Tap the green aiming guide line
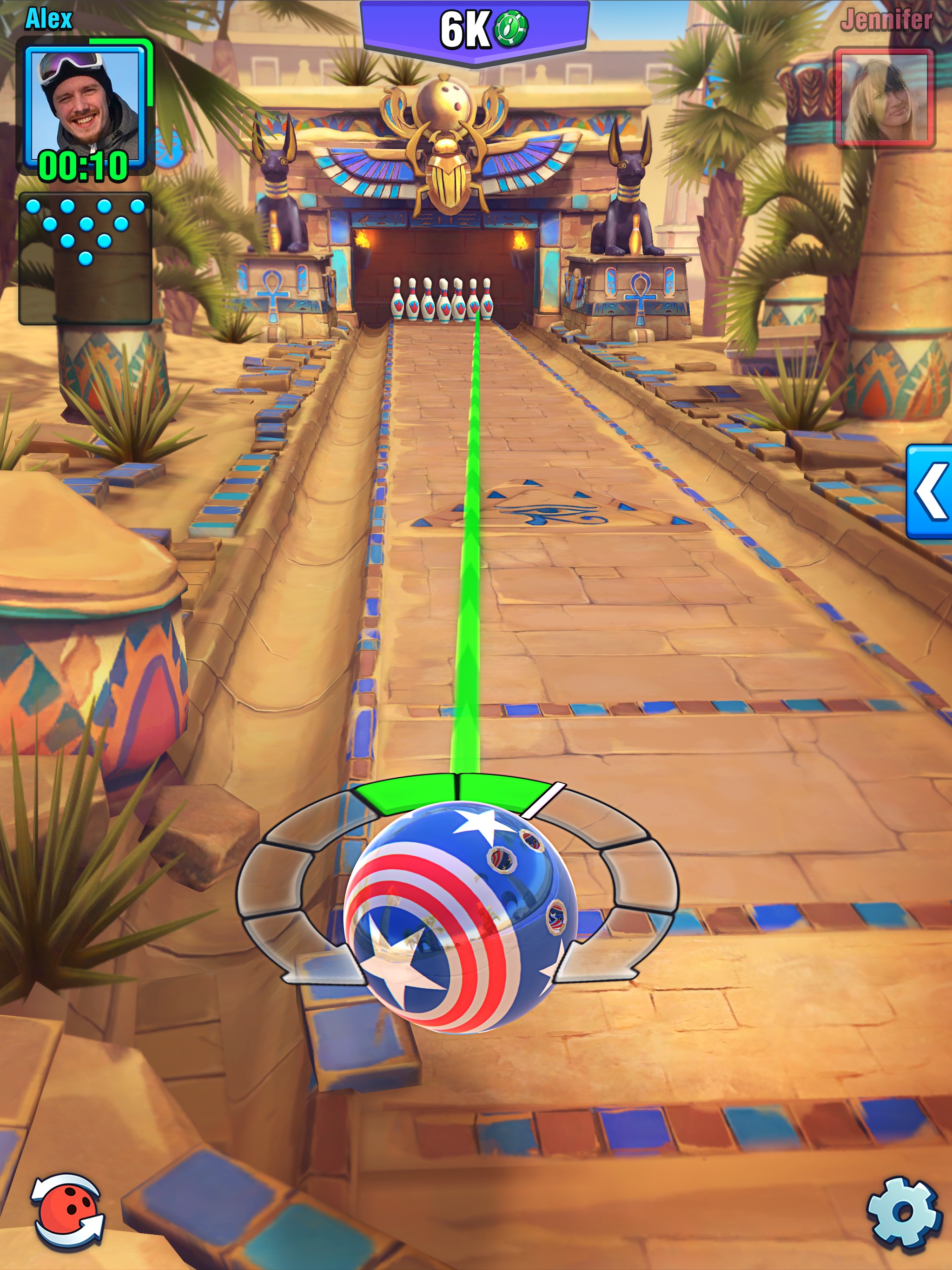The width and height of the screenshot is (952, 1270). click(472, 574)
